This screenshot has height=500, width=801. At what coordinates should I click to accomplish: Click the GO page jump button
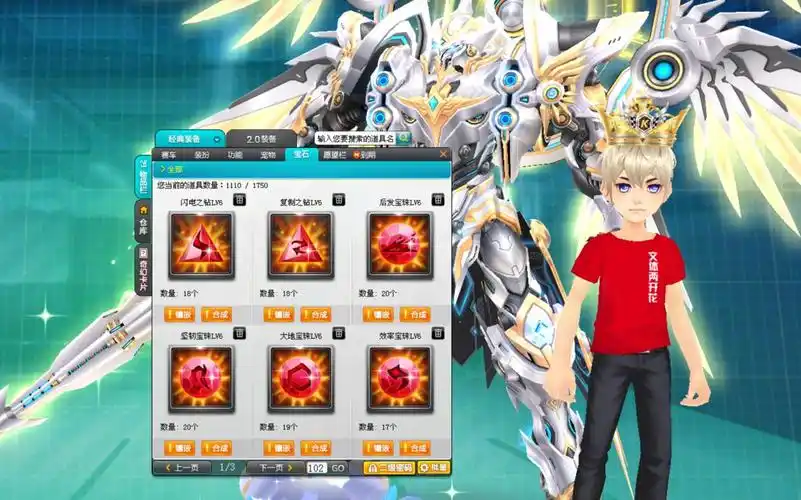(x=338, y=467)
